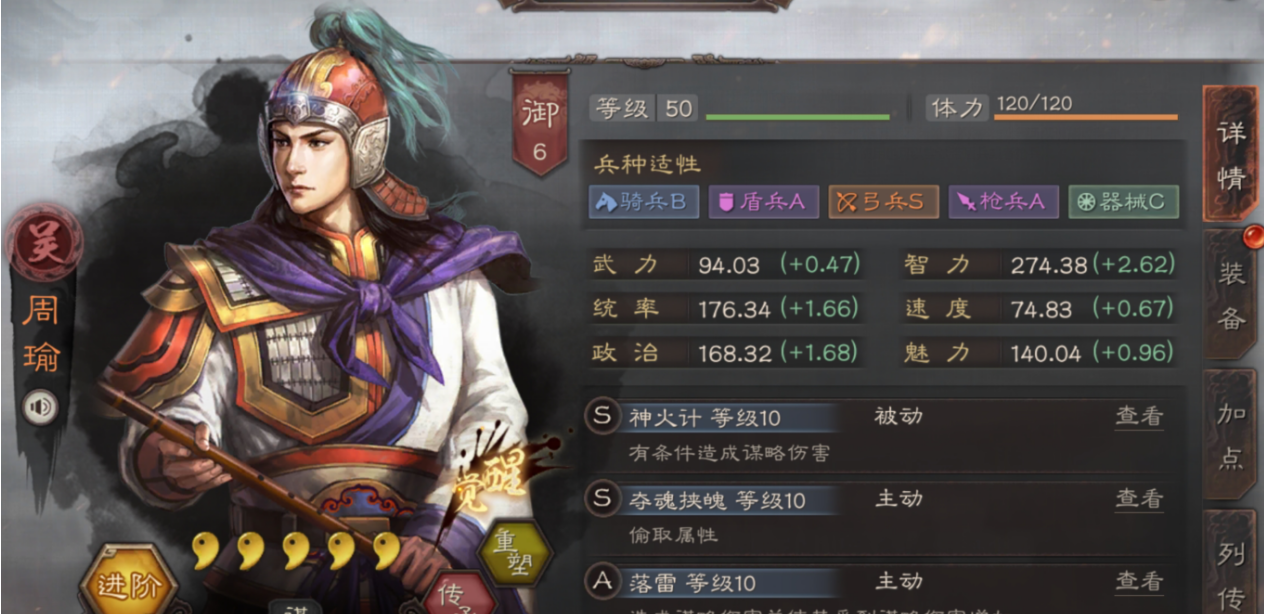This screenshot has width=1264, height=614.
Task: View details of 神火计 skill
Action: (1139, 416)
